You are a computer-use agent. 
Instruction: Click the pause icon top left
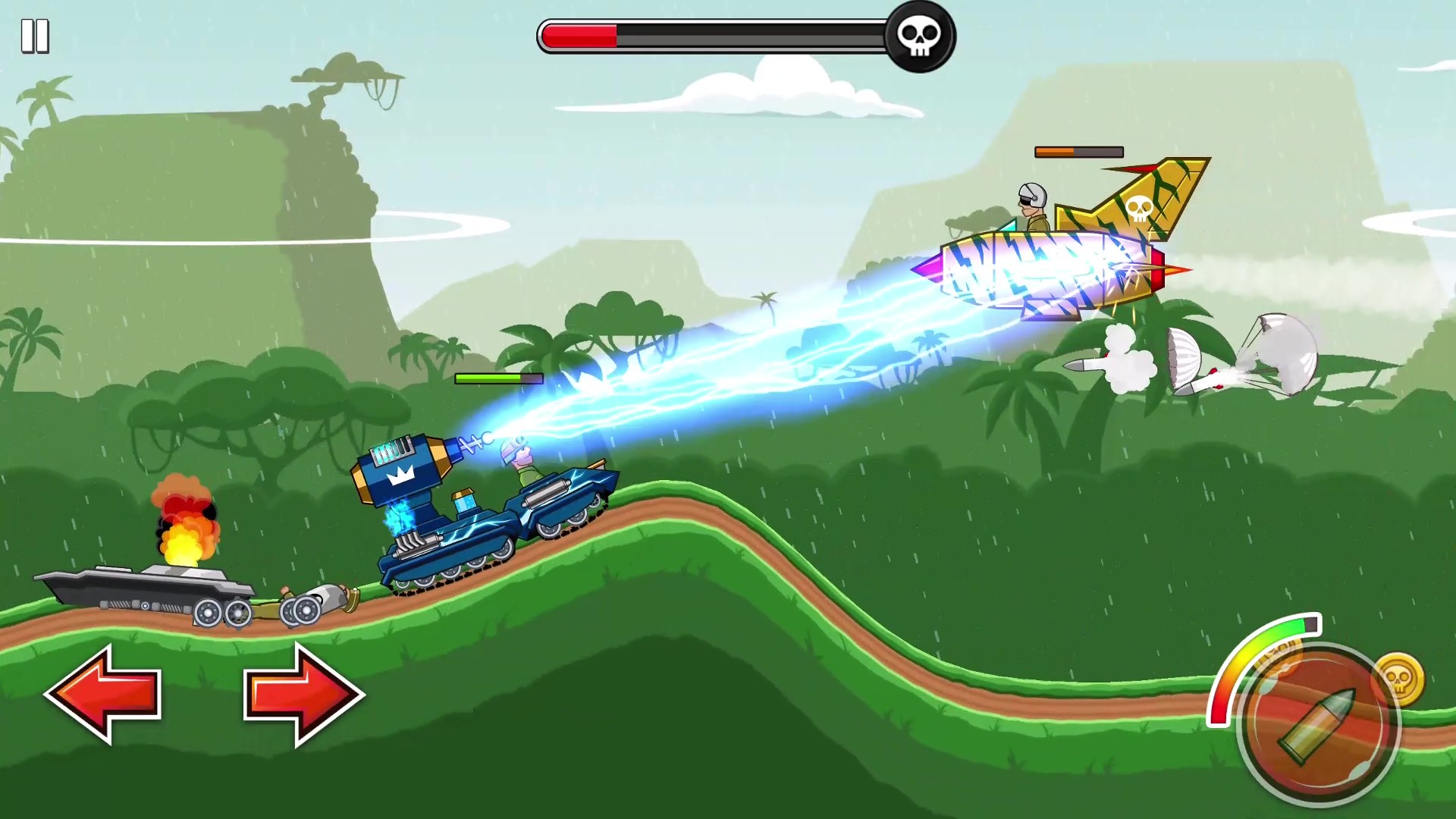[x=36, y=34]
